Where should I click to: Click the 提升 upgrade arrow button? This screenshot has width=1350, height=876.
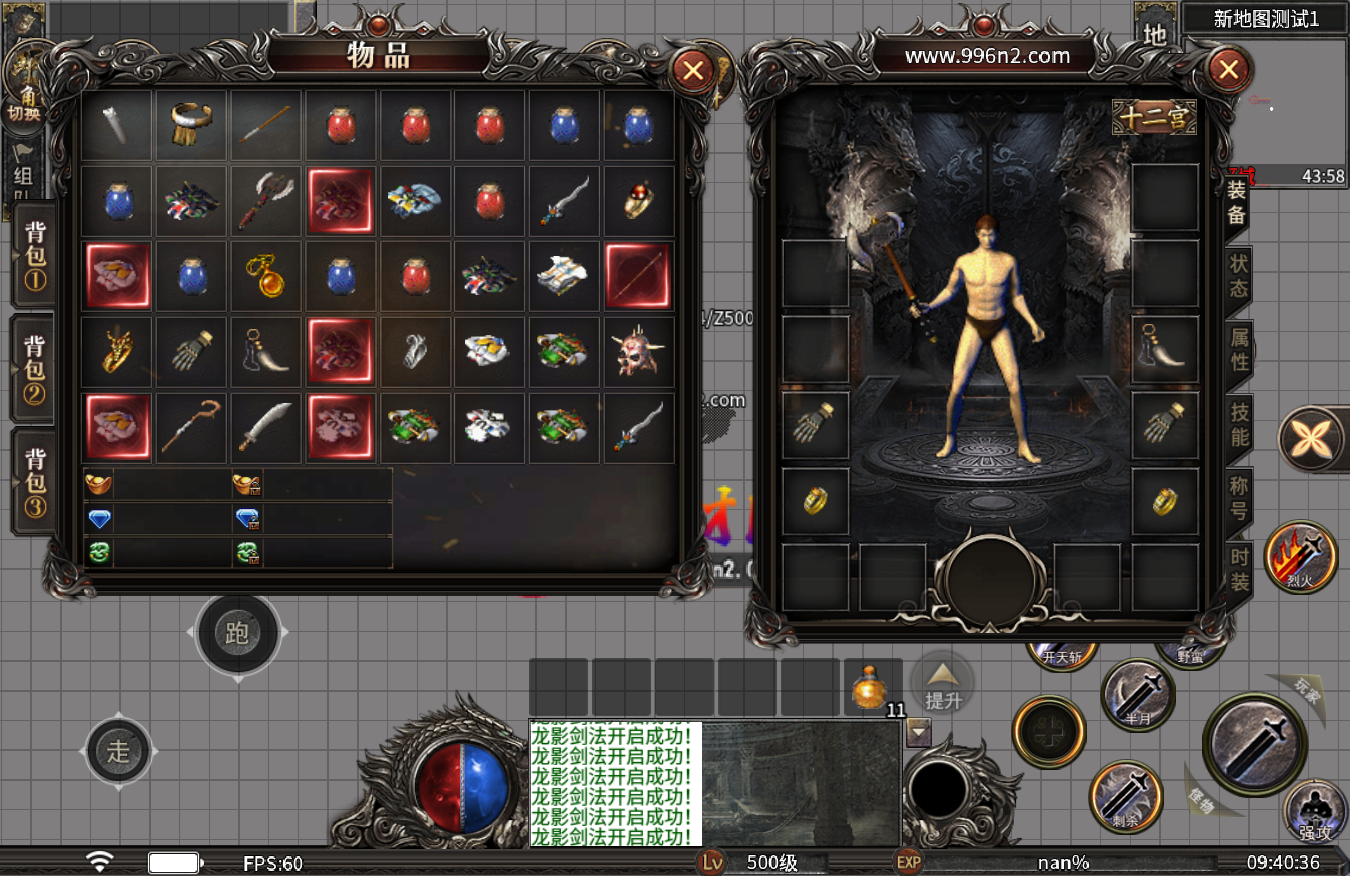pos(942,684)
